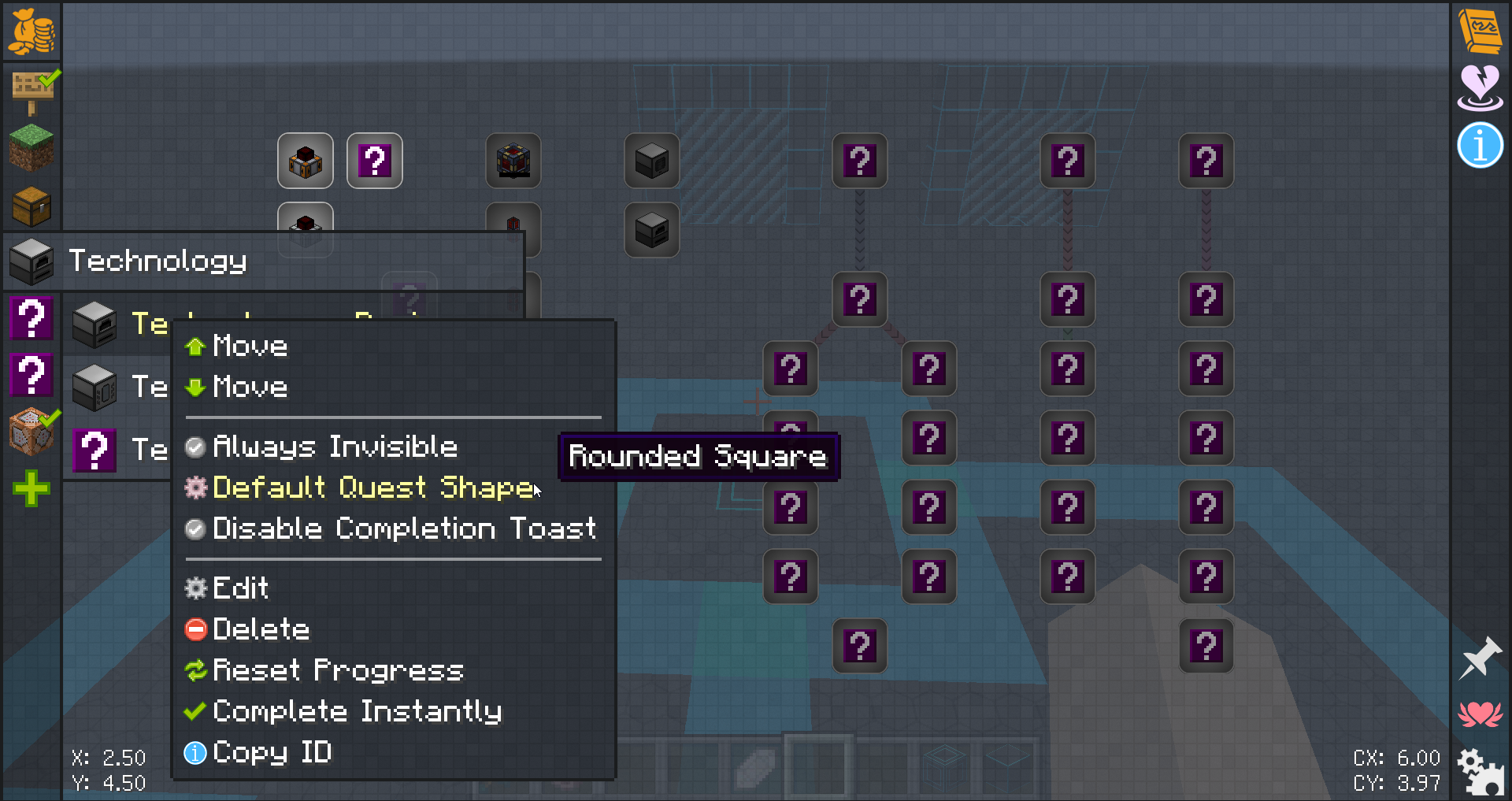Open the gears settings icon
This screenshot has height=801, width=1512.
(1480, 772)
